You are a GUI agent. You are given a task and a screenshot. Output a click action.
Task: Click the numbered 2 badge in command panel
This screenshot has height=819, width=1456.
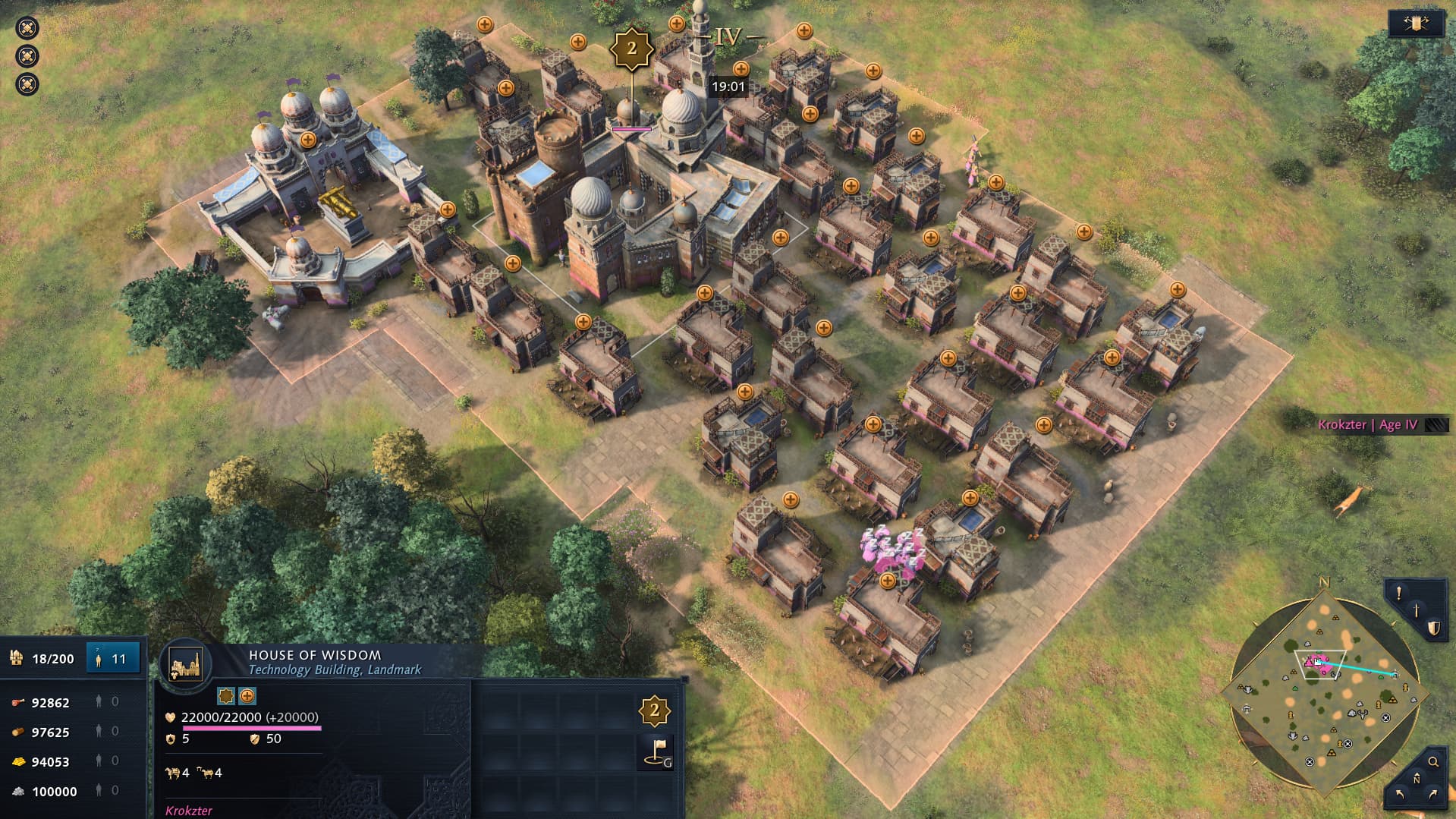[654, 711]
